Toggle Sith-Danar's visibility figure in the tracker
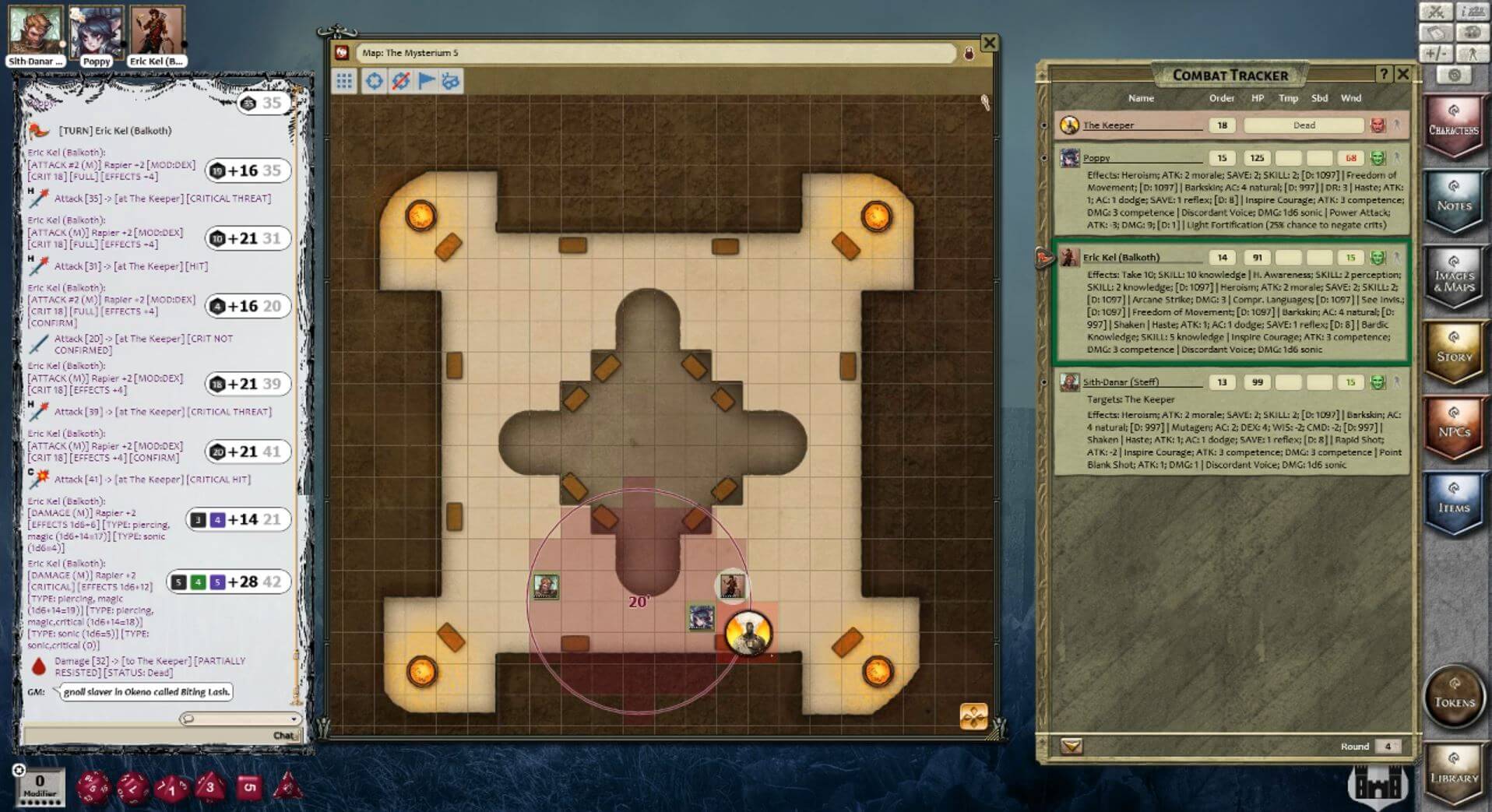 pos(1398,382)
